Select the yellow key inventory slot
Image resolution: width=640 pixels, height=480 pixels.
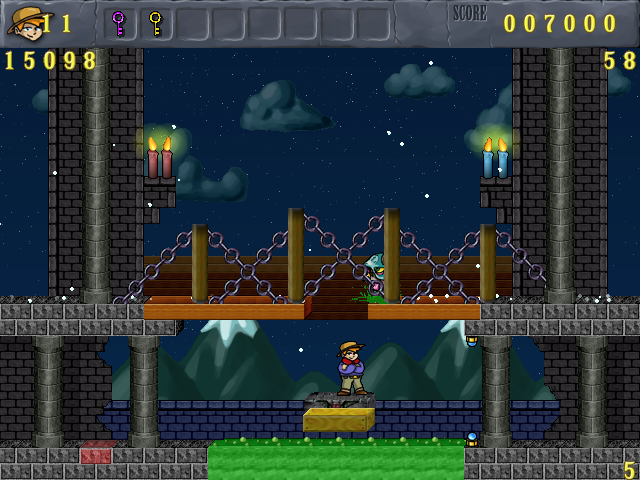point(155,23)
